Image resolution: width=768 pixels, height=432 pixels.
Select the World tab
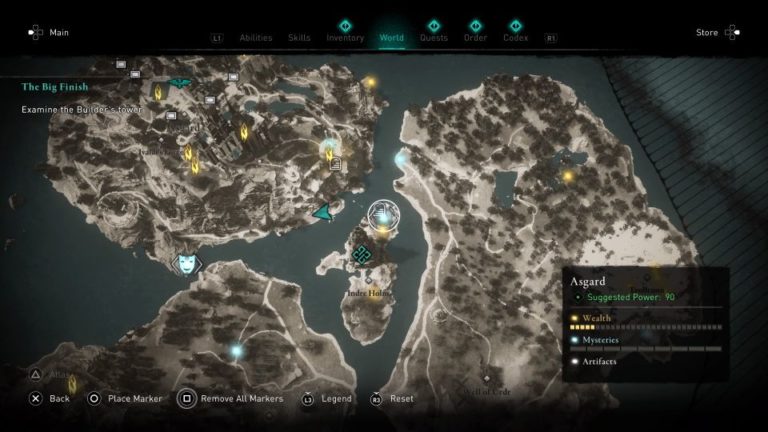(x=392, y=38)
